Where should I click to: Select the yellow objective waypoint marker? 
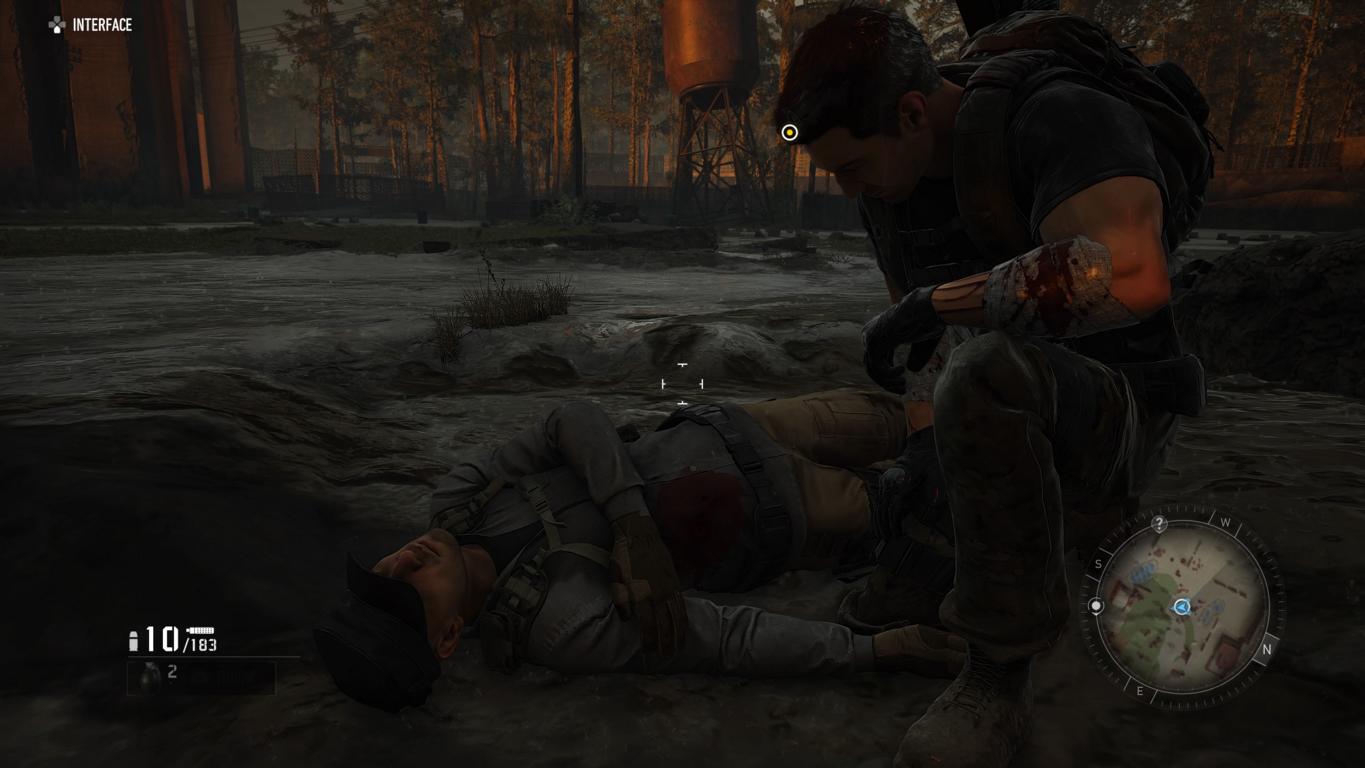[789, 133]
